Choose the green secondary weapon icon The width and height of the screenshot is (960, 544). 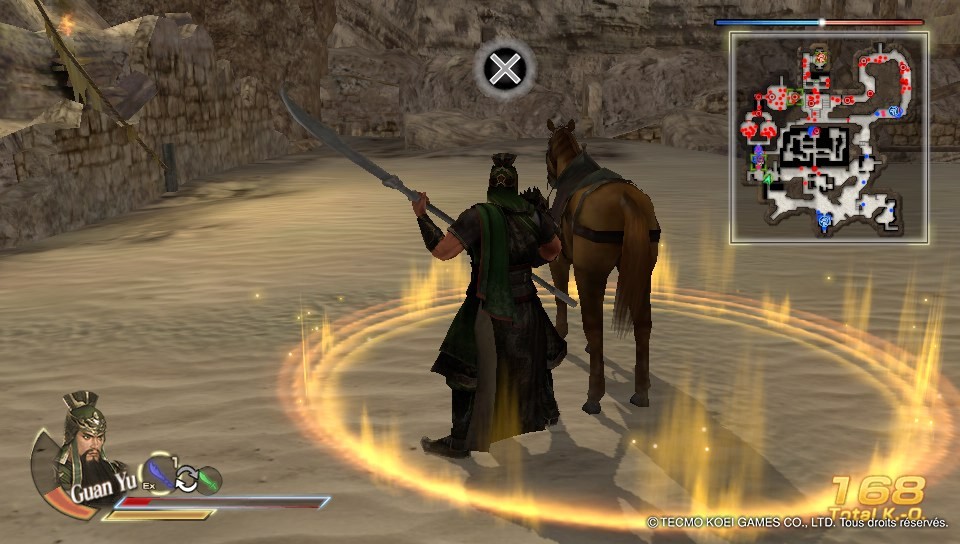click(208, 481)
